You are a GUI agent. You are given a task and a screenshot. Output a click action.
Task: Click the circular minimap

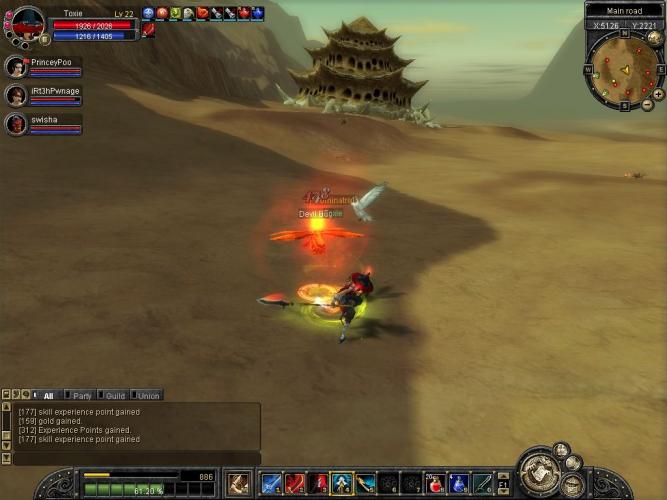tap(623, 70)
